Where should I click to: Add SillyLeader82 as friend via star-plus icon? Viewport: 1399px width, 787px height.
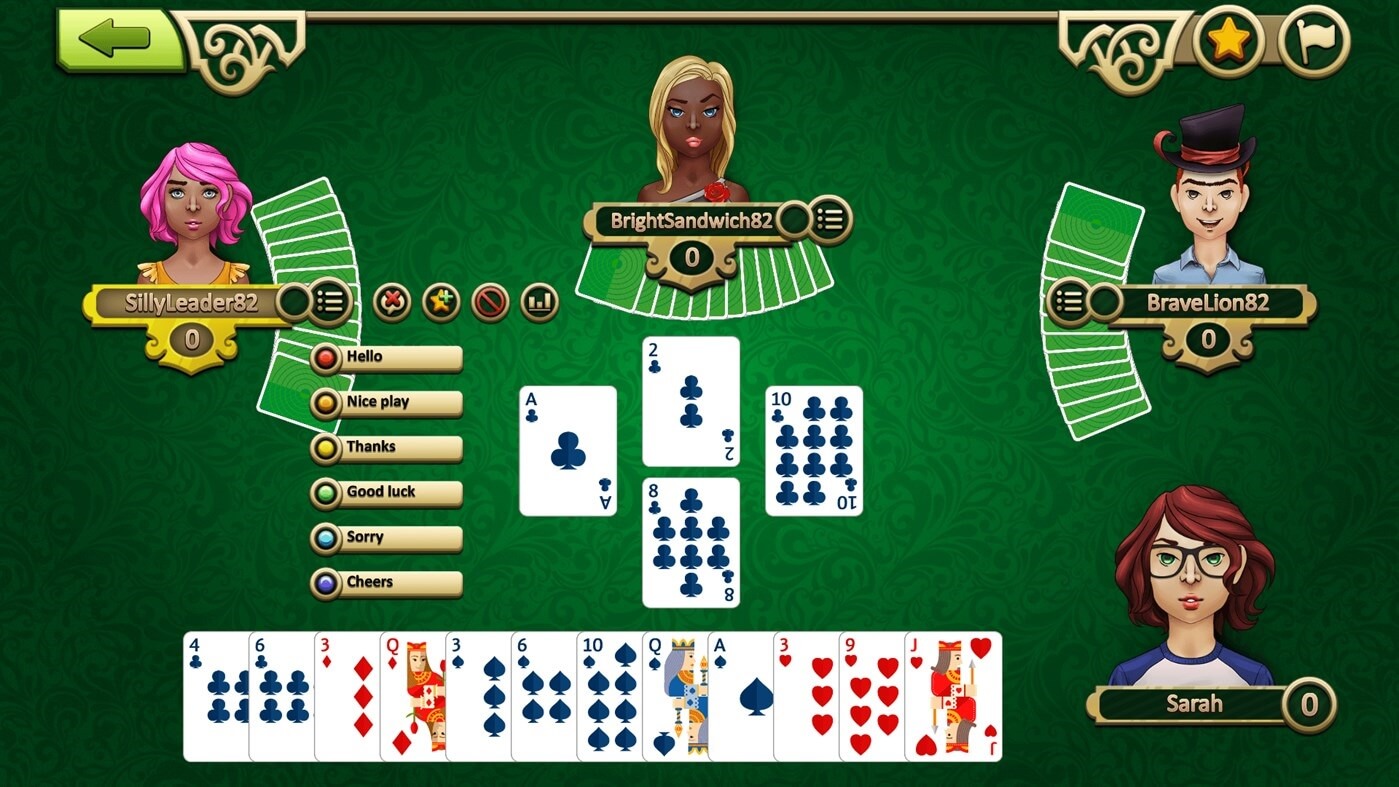[x=440, y=303]
